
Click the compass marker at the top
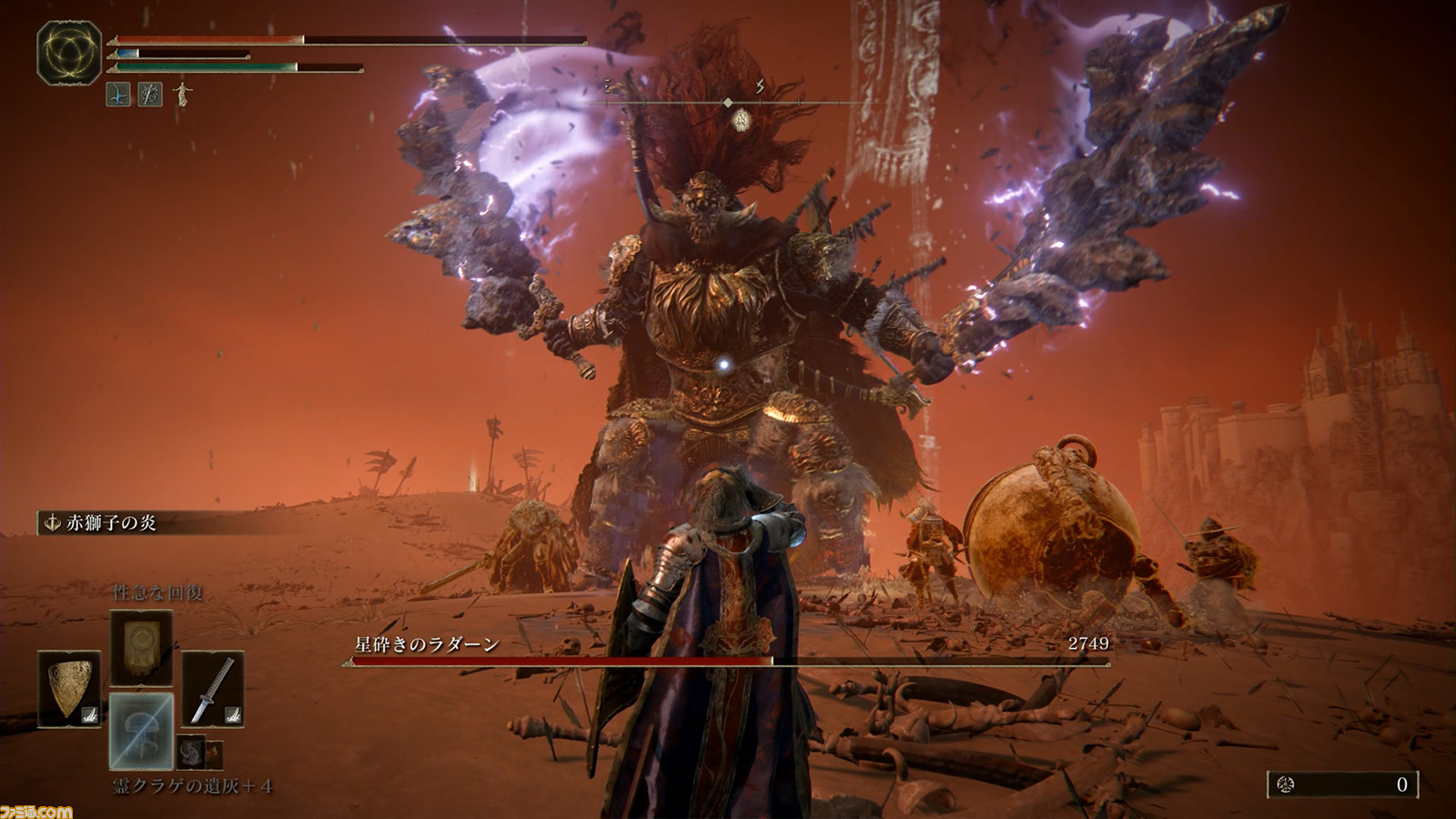click(x=728, y=103)
